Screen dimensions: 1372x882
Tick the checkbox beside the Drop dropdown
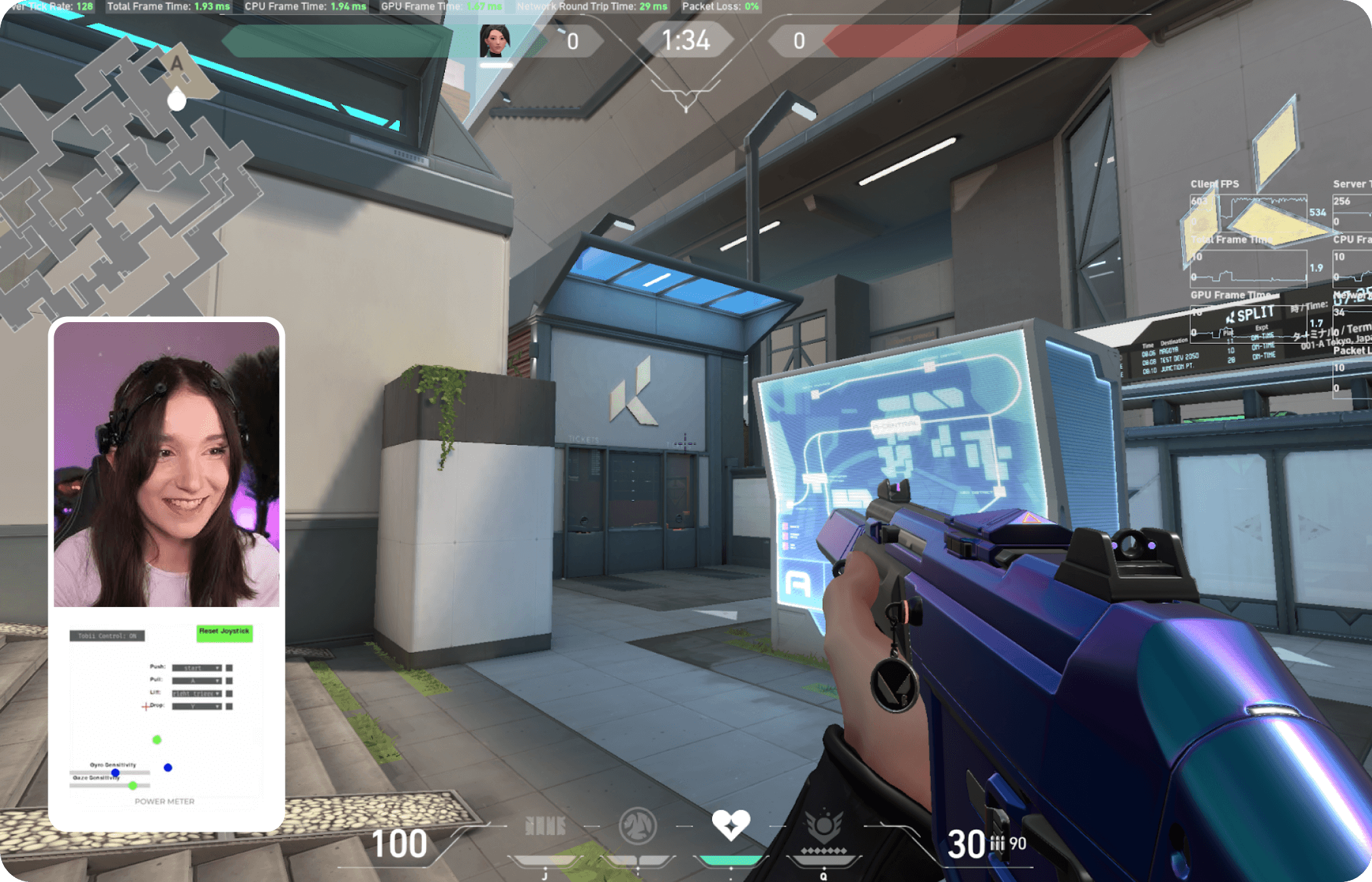click(x=229, y=706)
